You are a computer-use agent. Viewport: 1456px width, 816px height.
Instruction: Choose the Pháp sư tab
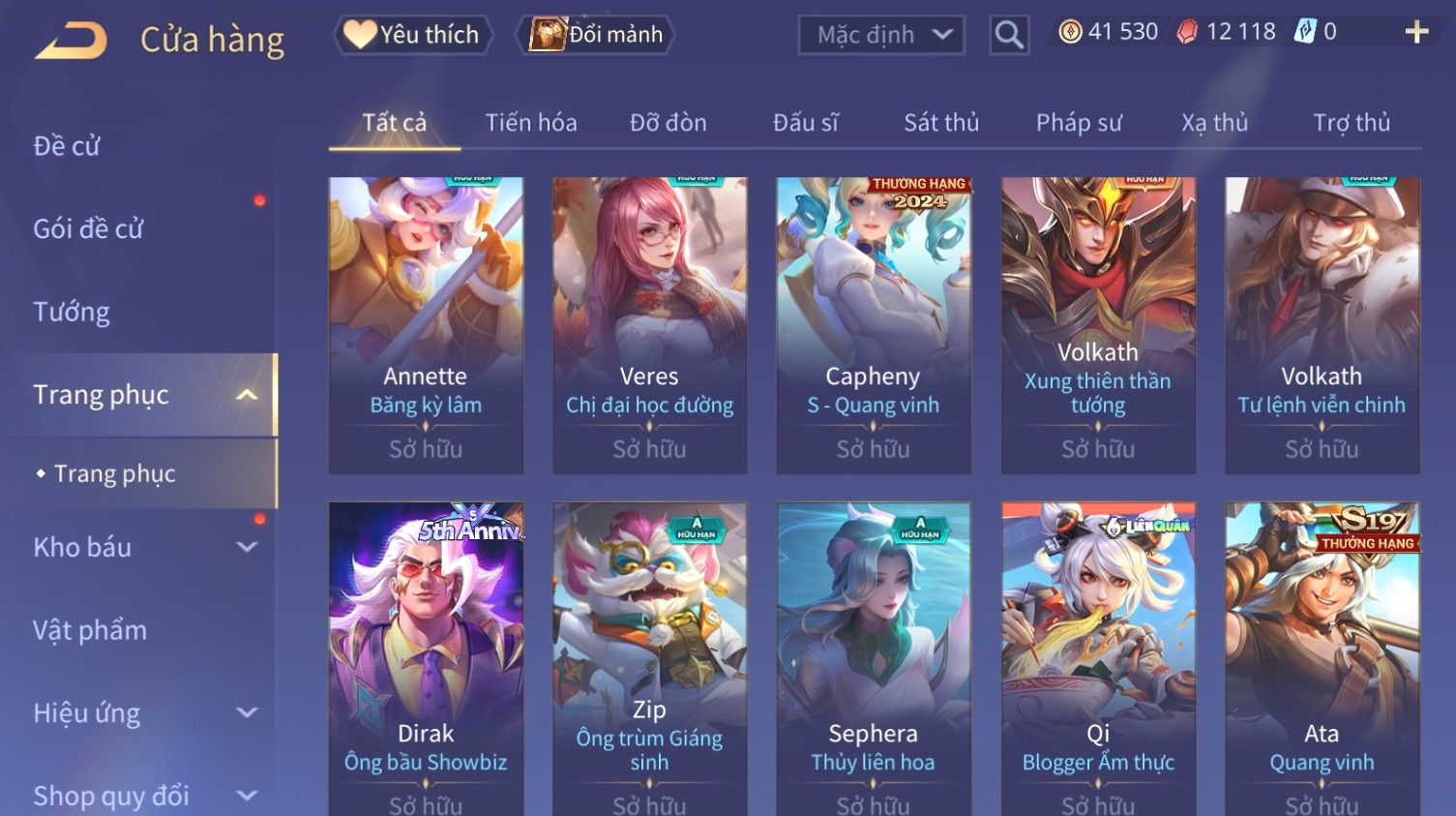(1079, 123)
